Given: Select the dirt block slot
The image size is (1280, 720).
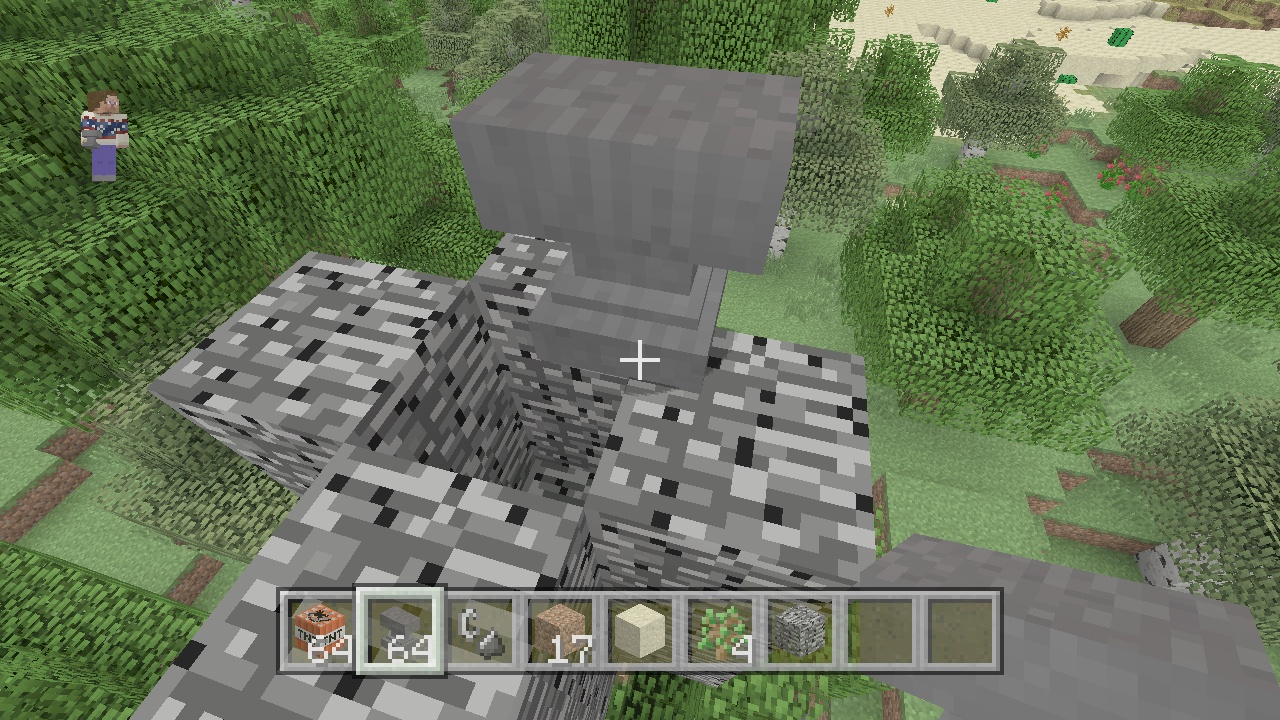Looking at the screenshot, I should (x=560, y=631).
